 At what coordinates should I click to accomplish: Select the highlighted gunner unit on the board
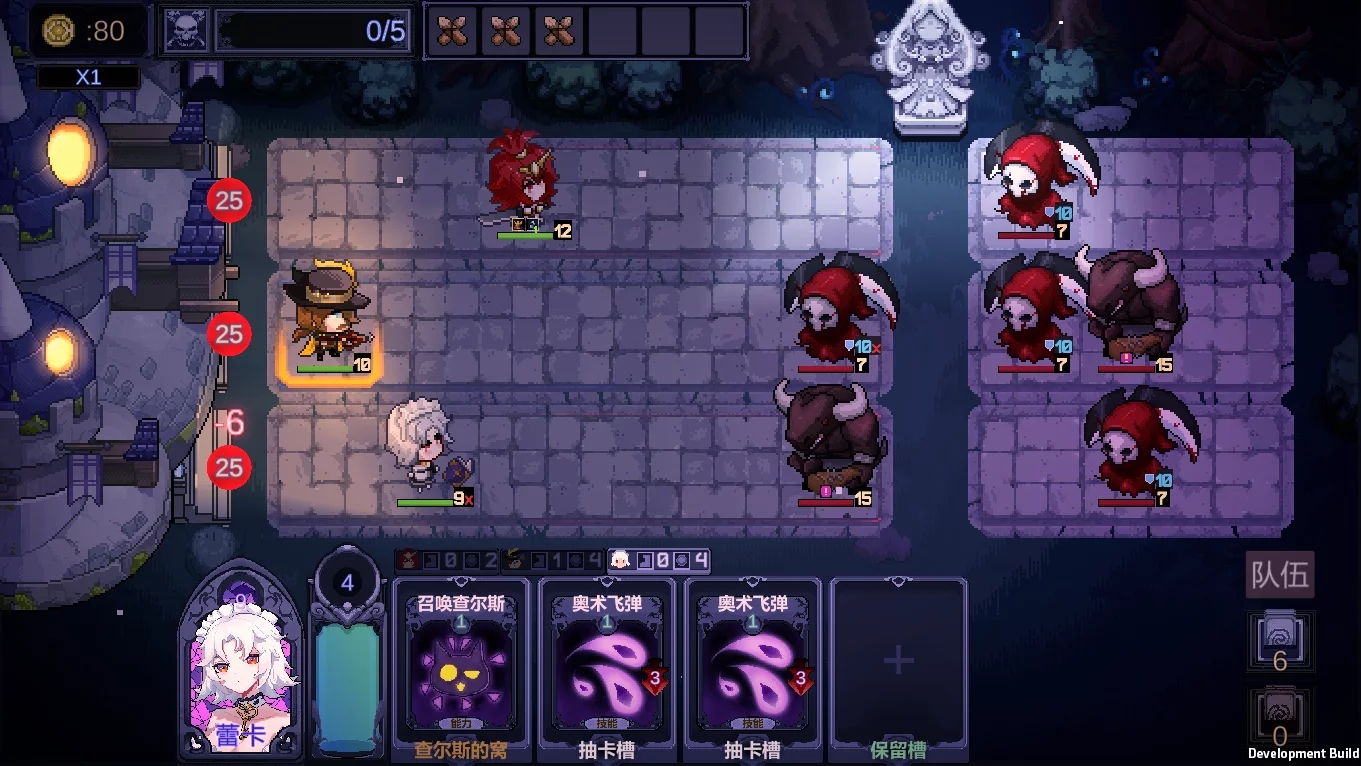[x=330, y=320]
